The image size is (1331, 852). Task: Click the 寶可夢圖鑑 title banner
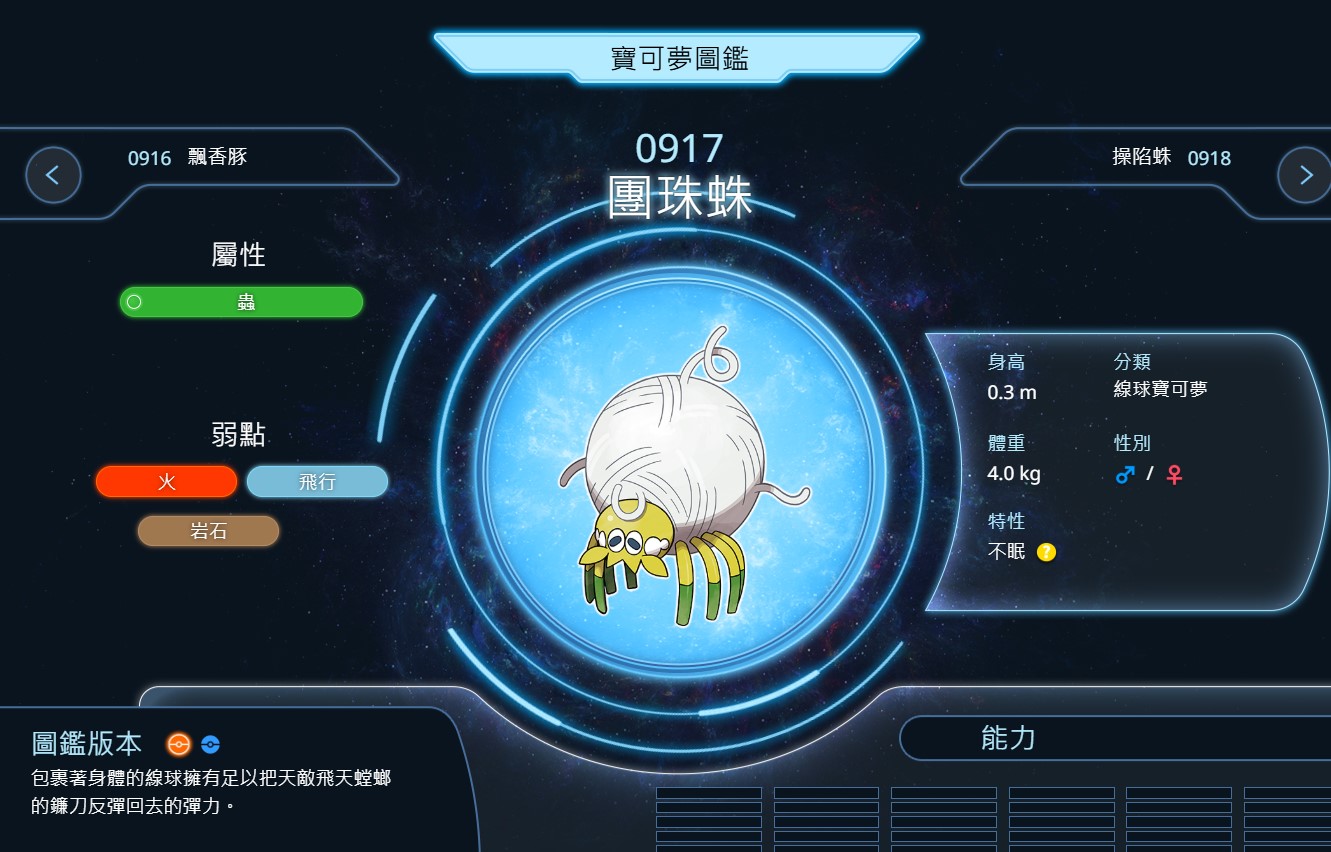tap(678, 58)
